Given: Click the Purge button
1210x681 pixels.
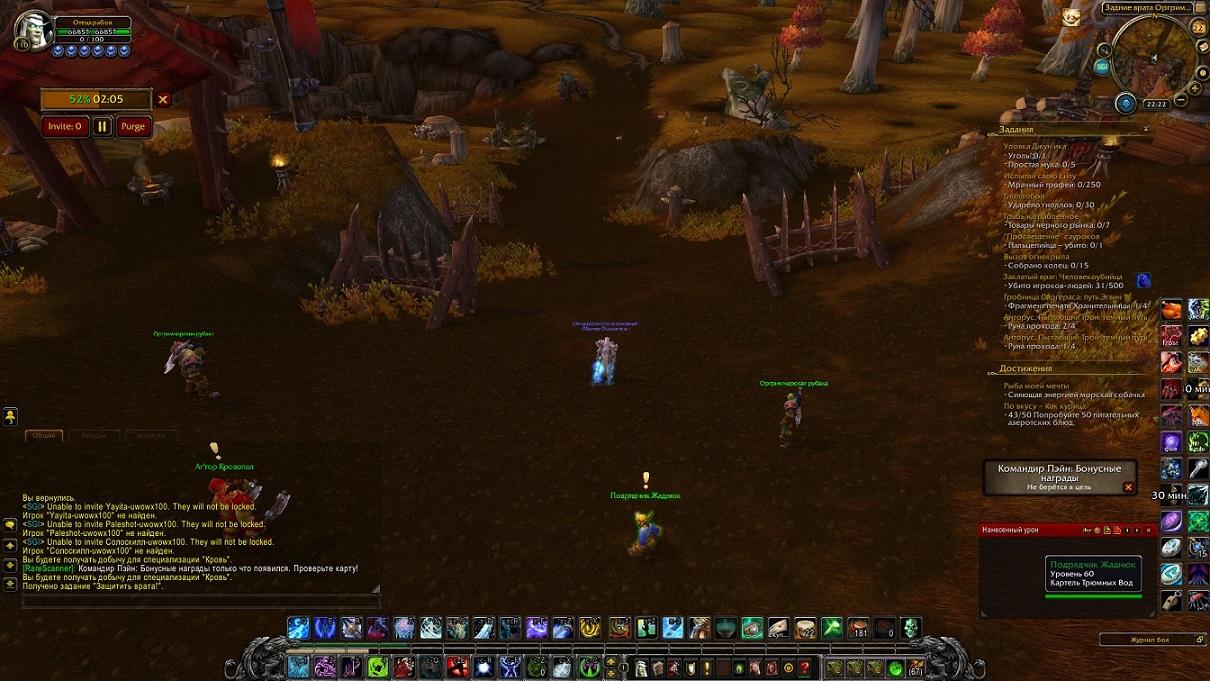Looking at the screenshot, I should pos(133,126).
